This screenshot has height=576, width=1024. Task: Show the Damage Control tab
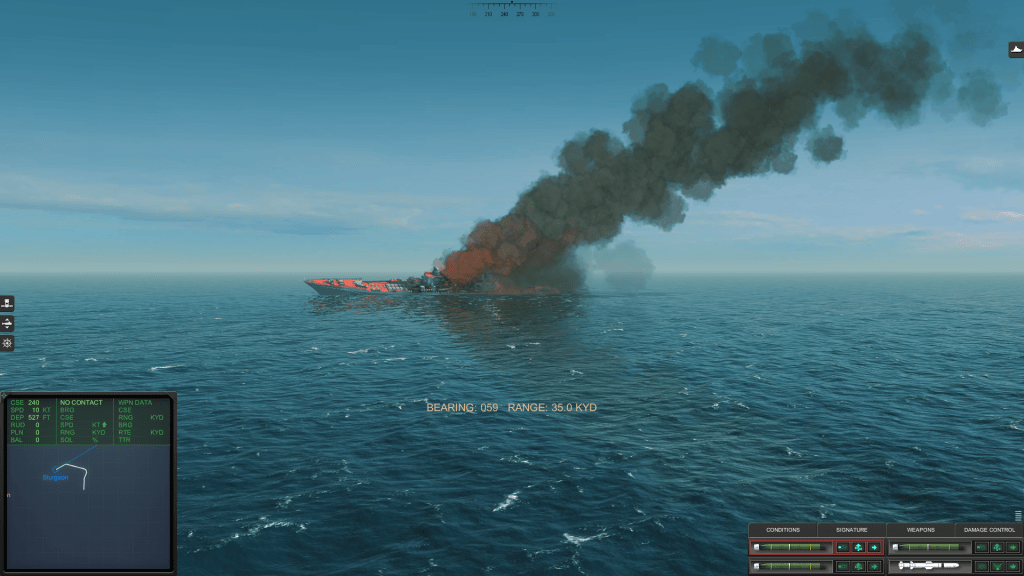click(x=989, y=530)
